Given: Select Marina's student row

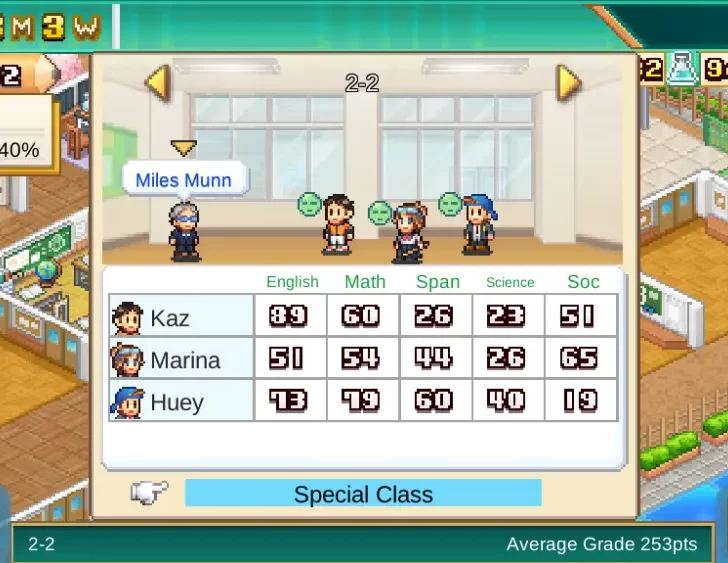Looking at the screenshot, I should click(x=182, y=359).
